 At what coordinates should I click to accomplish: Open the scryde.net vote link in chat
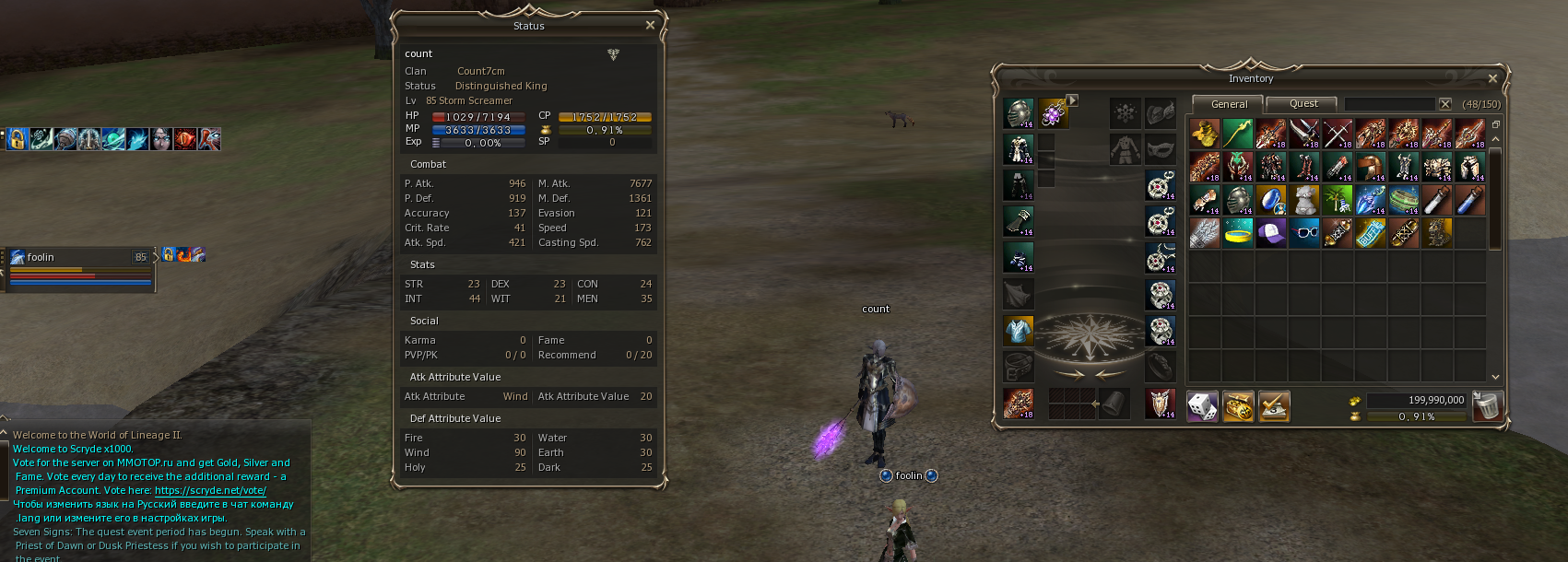point(210,490)
